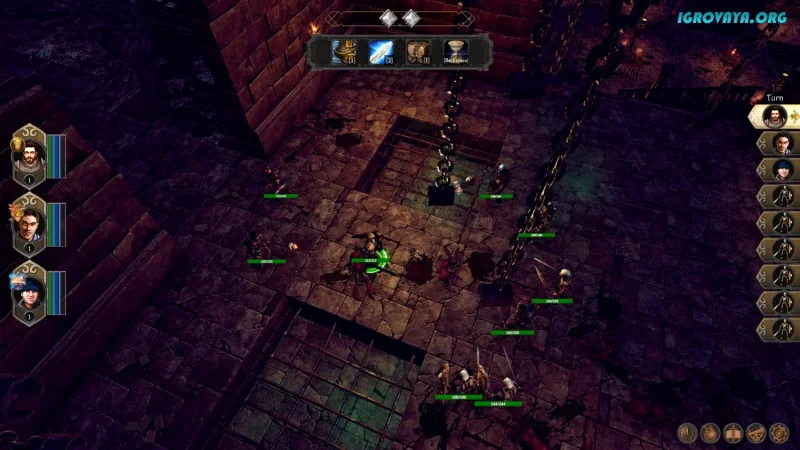Click the hourglass end turn icon
This screenshot has width=800, height=450.
tap(456, 51)
